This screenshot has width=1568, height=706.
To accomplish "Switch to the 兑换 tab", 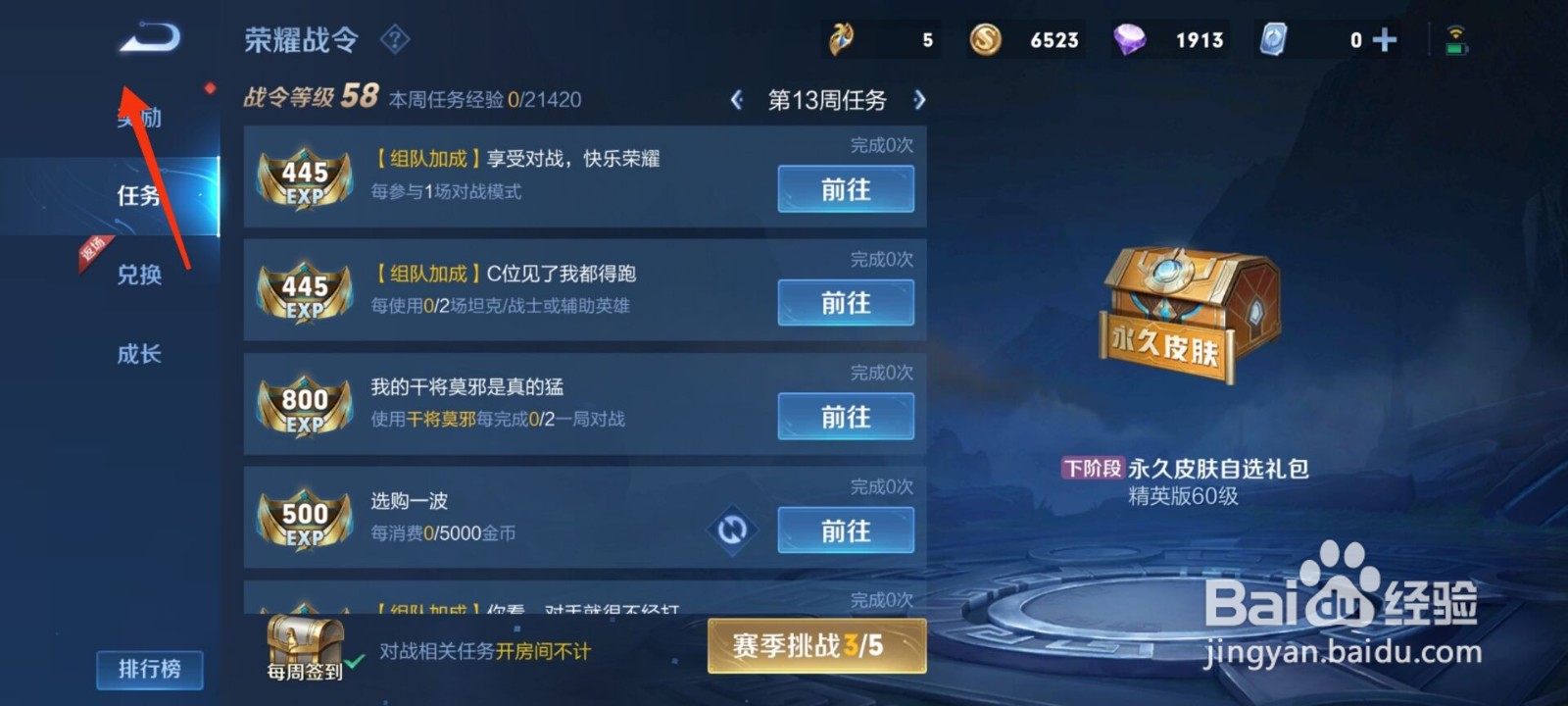I will 138,276.
